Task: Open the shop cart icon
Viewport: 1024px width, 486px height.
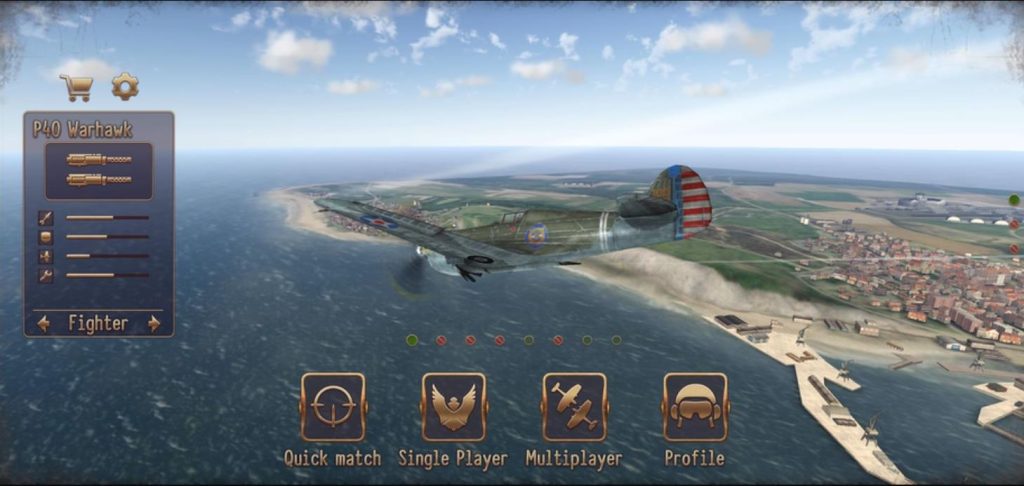Action: (76, 87)
